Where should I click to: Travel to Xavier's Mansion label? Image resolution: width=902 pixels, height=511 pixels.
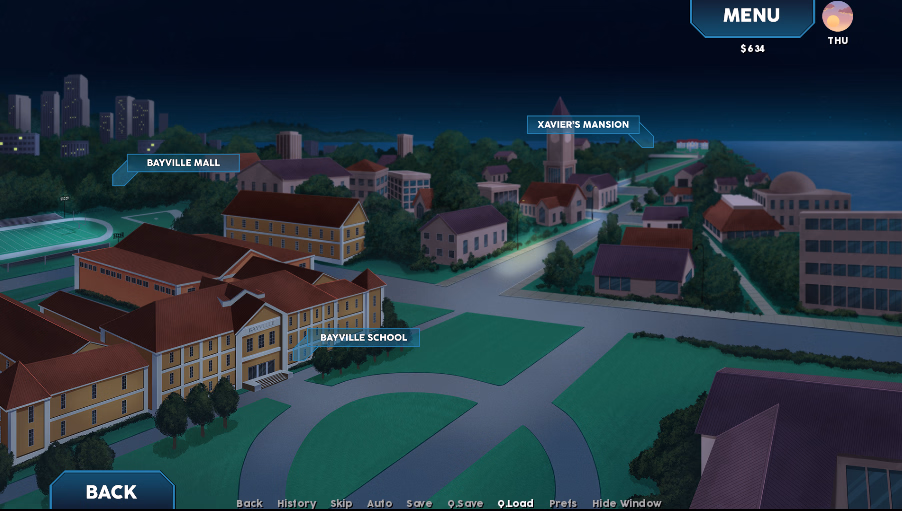tap(583, 125)
